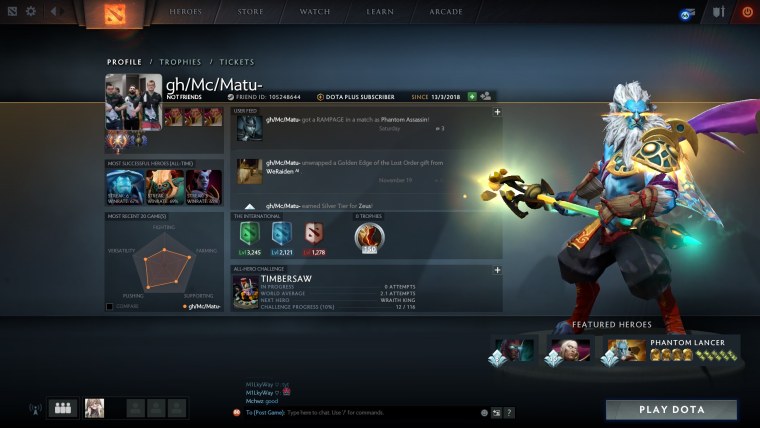760x428 pixels.
Task: Add gh/Mc/Matu- with the green plus button
Action: pyautogui.click(x=471, y=96)
